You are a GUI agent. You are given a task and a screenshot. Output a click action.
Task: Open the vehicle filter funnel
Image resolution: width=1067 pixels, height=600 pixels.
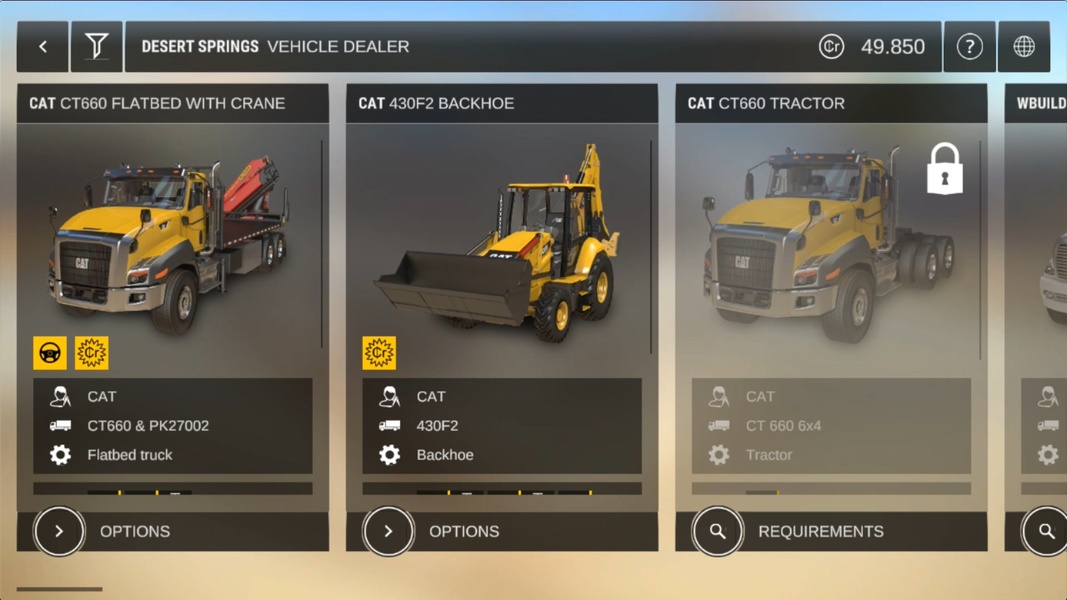pos(96,47)
